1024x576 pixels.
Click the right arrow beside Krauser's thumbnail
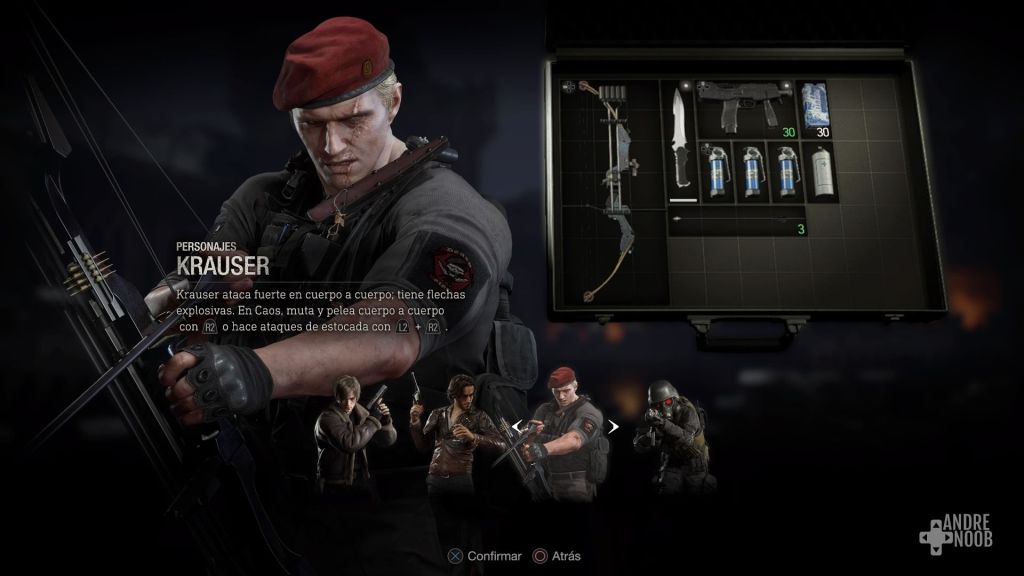point(614,427)
